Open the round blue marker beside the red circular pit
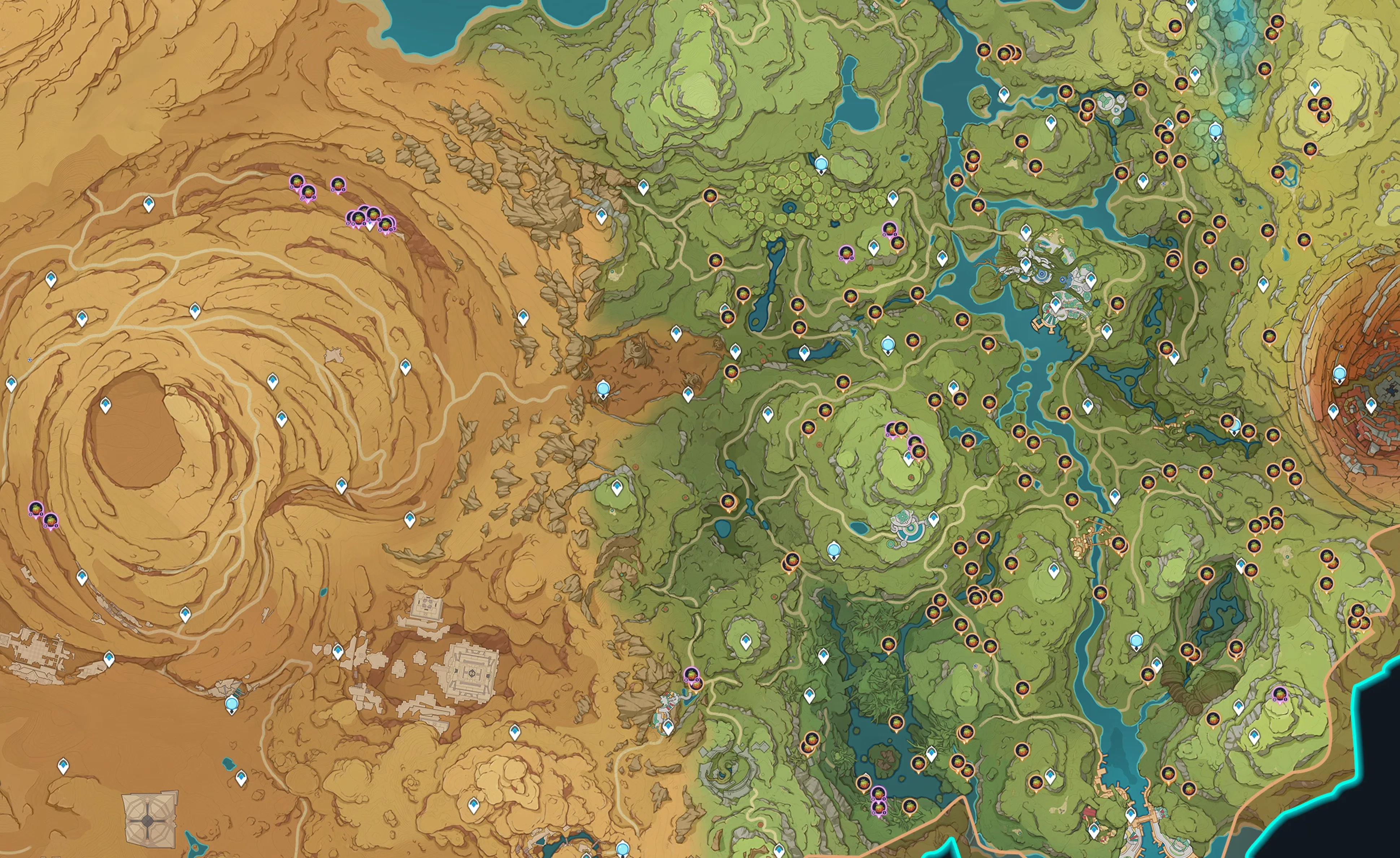The width and height of the screenshot is (1400, 858). [1339, 373]
